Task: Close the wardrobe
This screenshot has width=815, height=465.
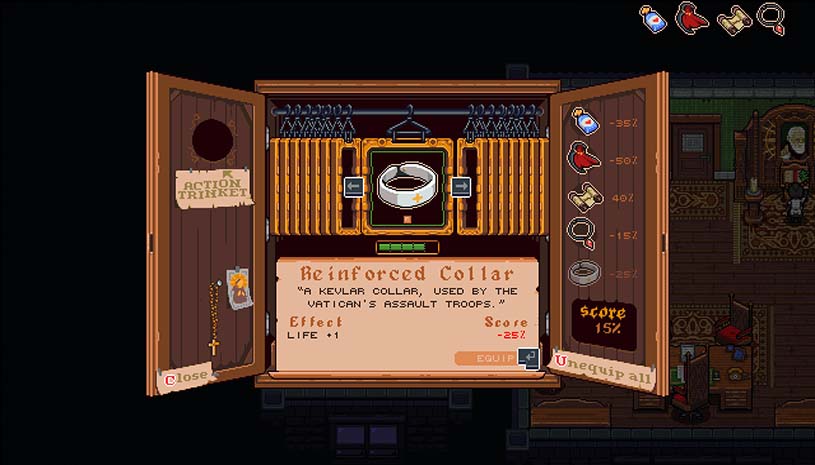Action: [188, 377]
